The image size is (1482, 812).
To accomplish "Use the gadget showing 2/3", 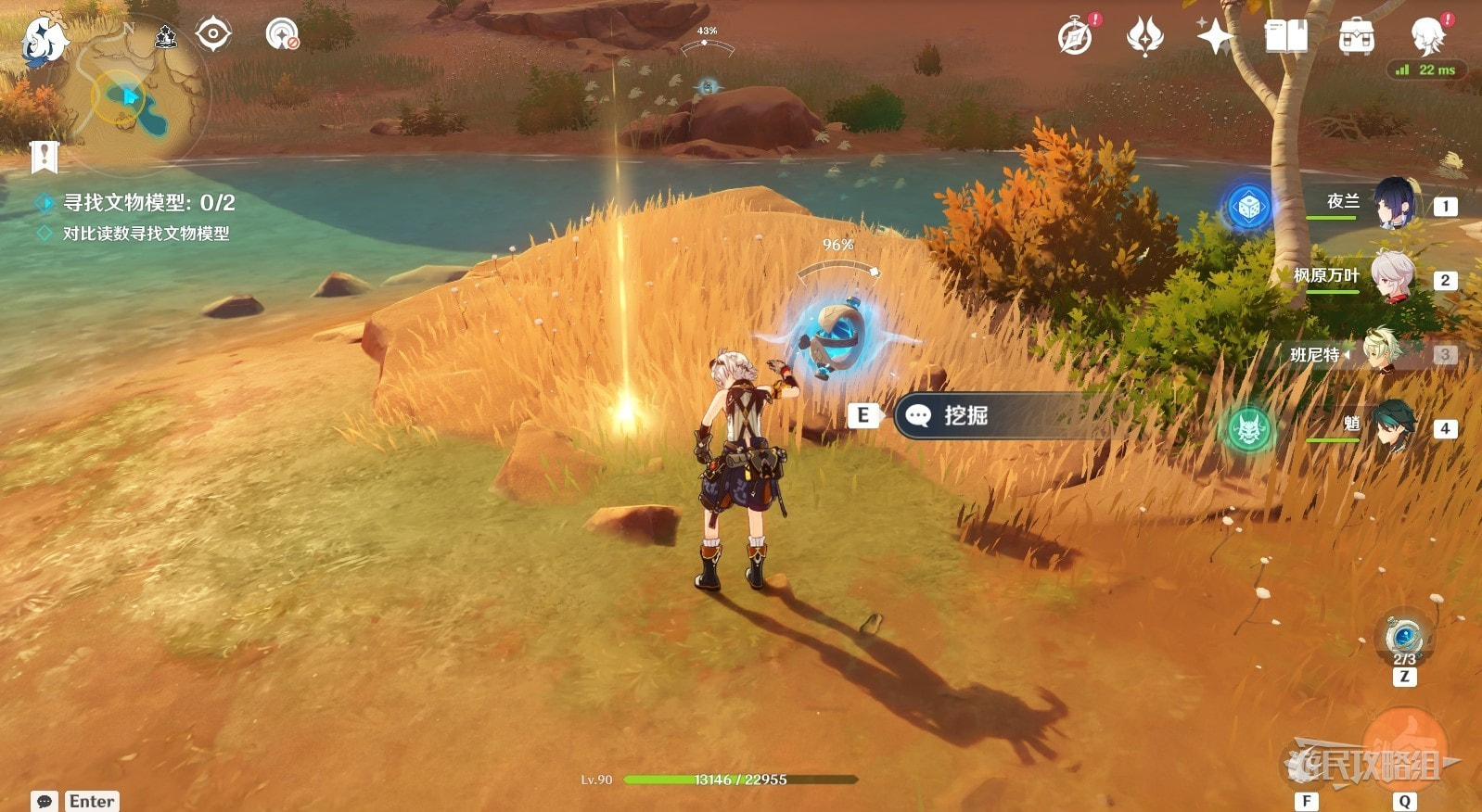I will click(1404, 638).
